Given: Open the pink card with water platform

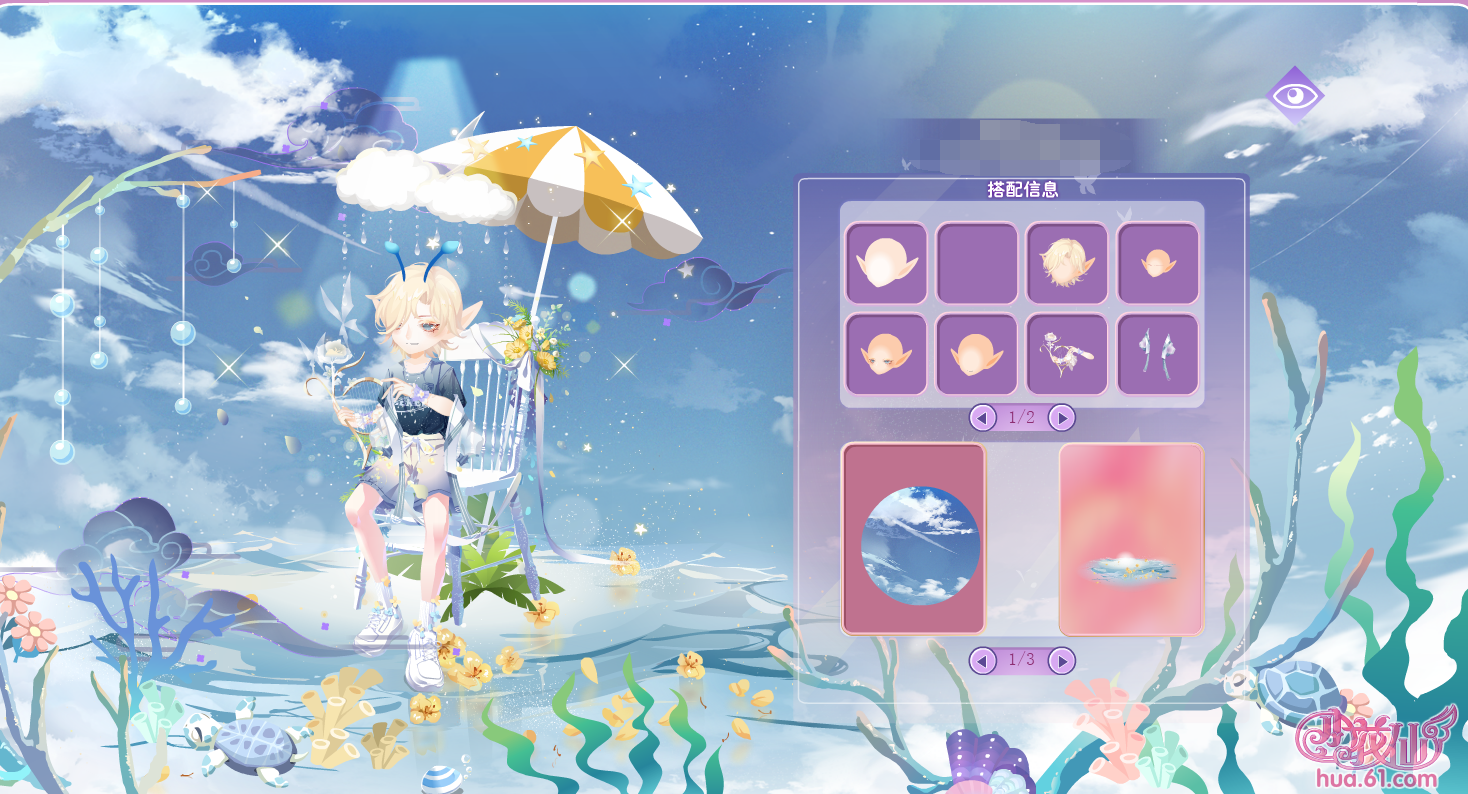Looking at the screenshot, I should tap(1131, 539).
